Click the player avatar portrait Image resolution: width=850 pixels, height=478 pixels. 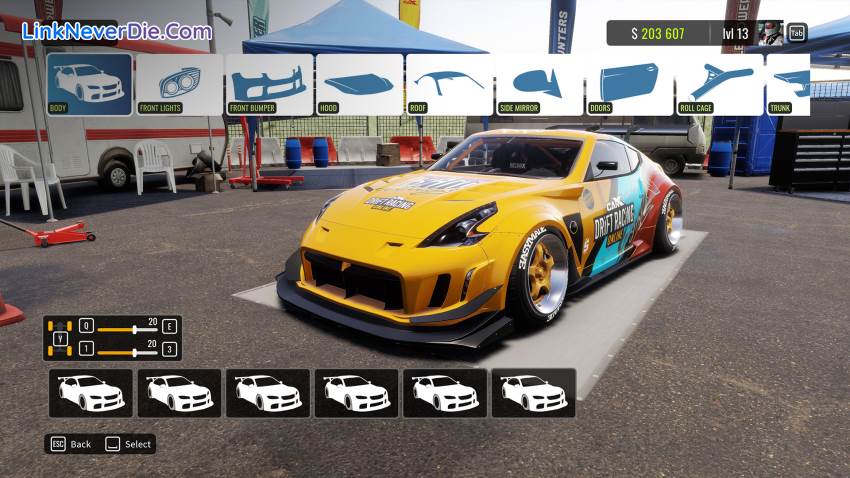pos(770,33)
